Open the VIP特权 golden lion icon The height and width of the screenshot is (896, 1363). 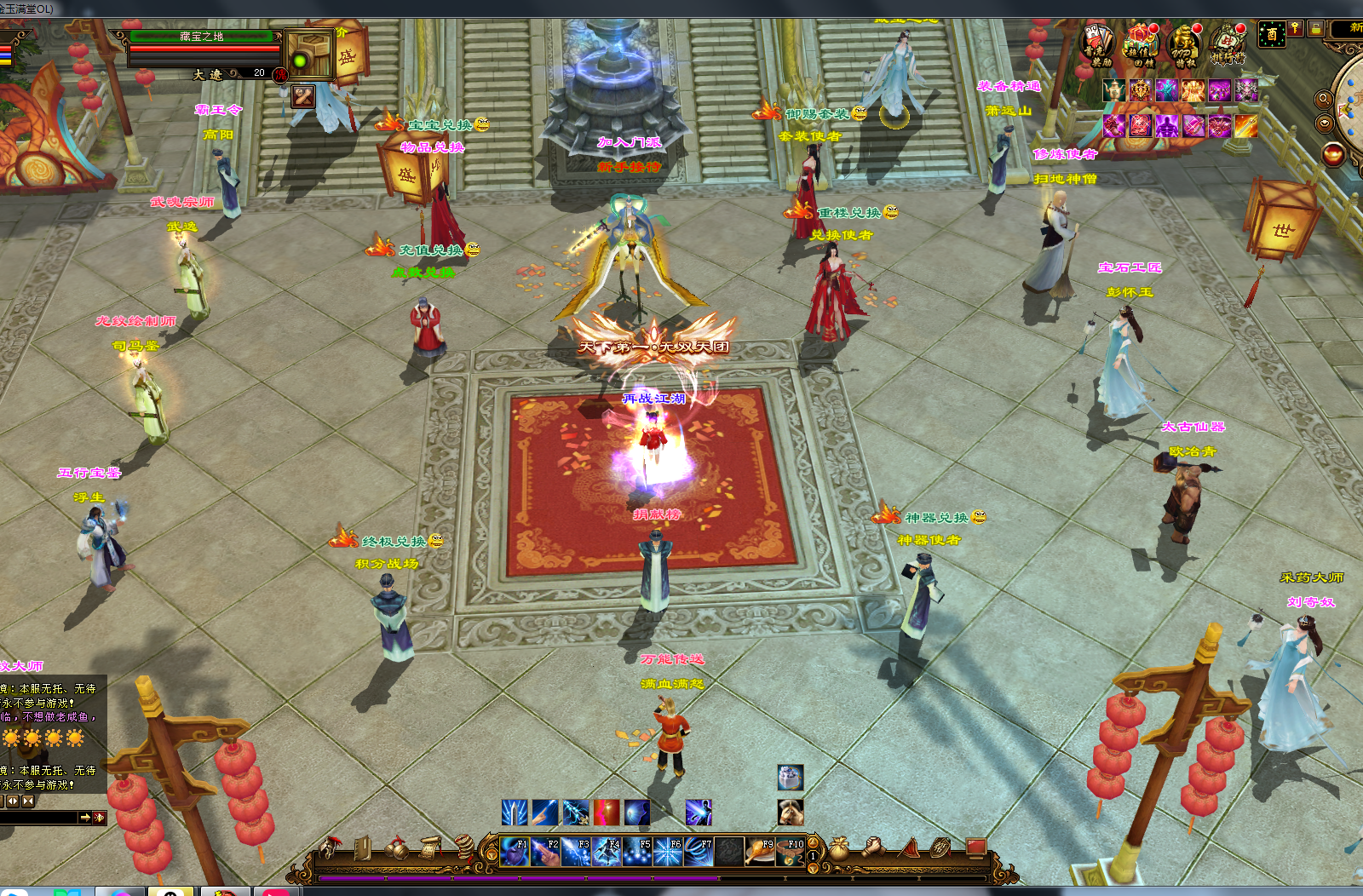click(x=1183, y=43)
